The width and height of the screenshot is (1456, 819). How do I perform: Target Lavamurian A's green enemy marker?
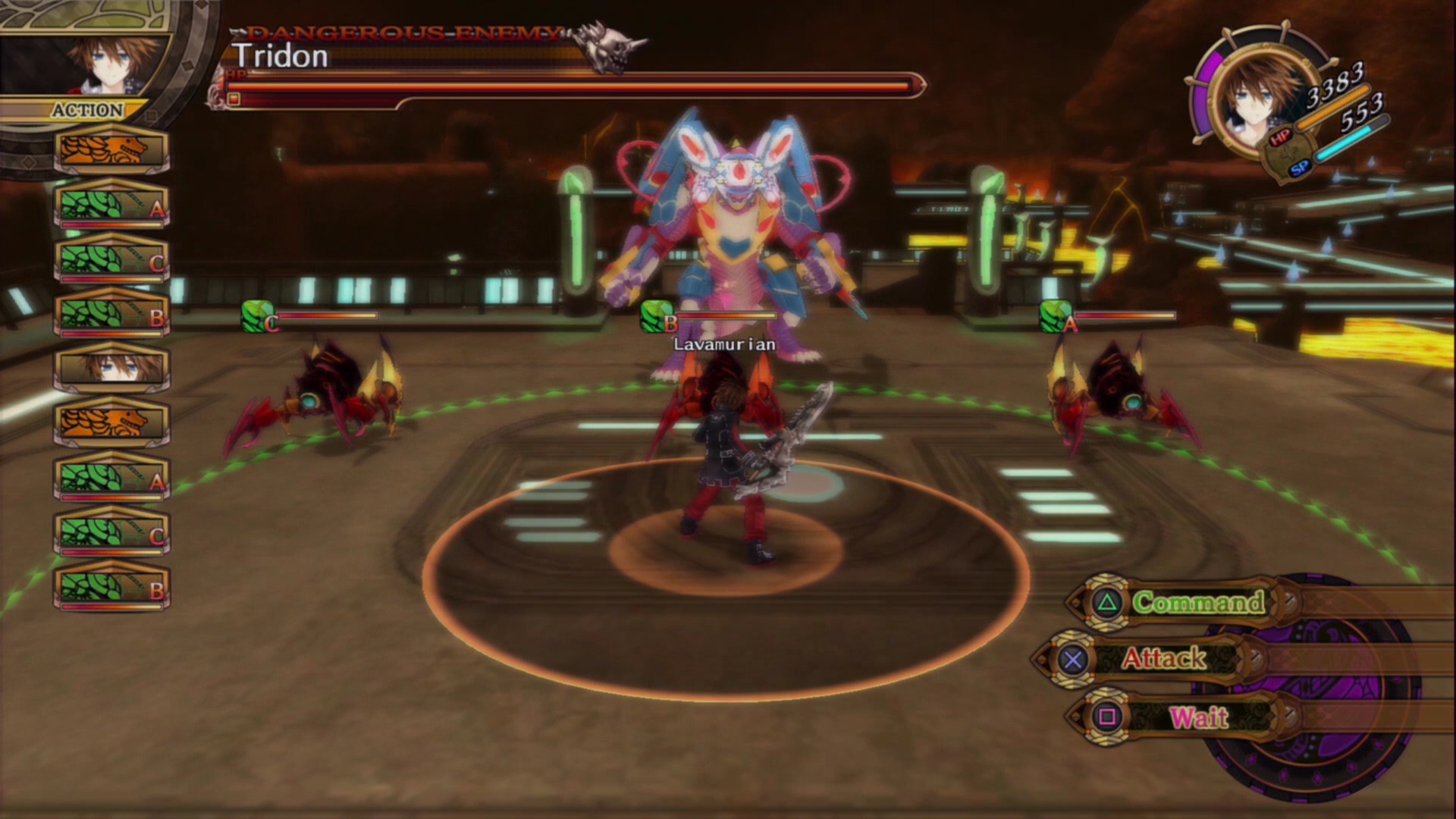[1054, 315]
